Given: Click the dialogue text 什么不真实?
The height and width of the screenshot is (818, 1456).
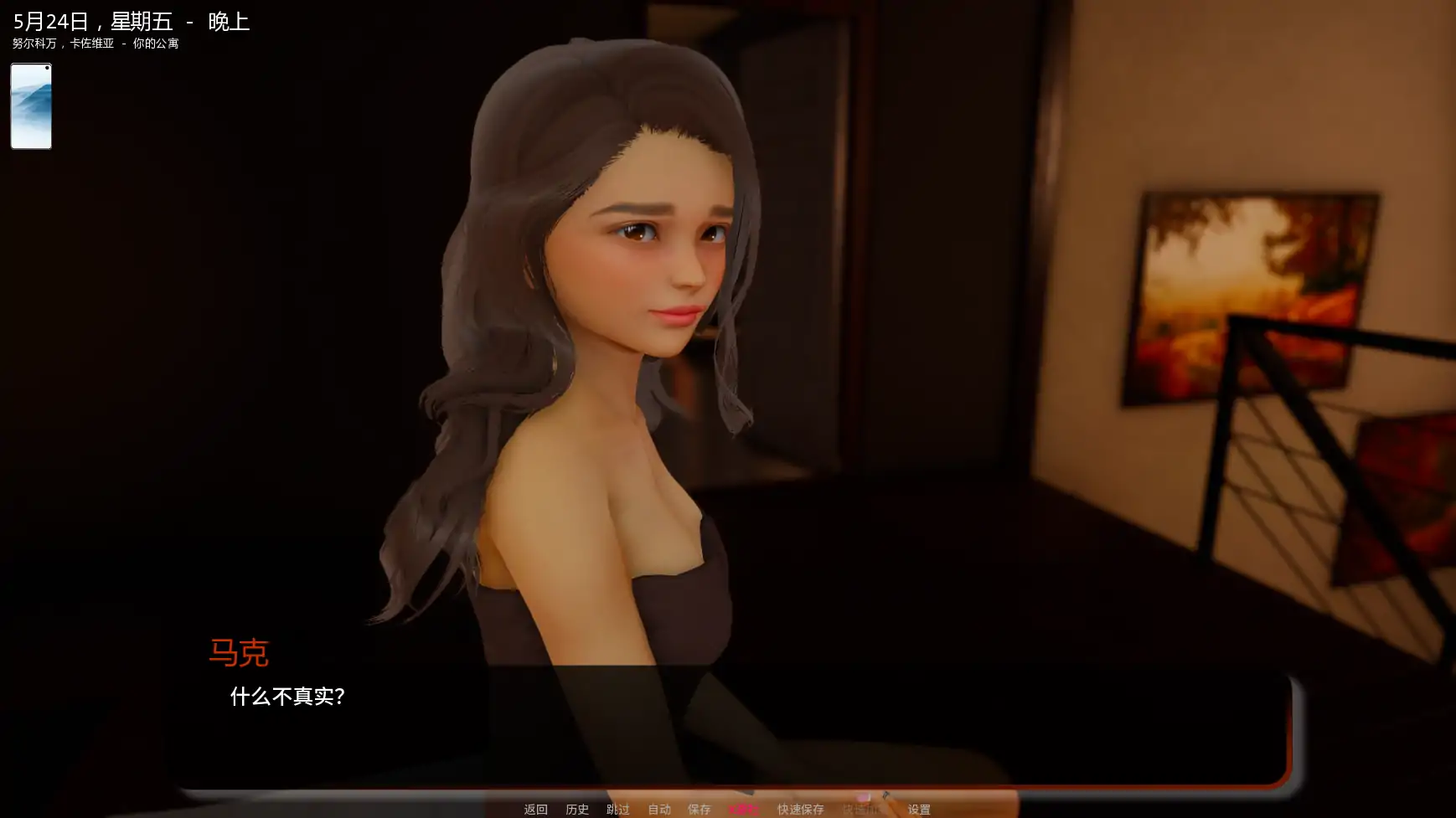Looking at the screenshot, I should pos(288,696).
